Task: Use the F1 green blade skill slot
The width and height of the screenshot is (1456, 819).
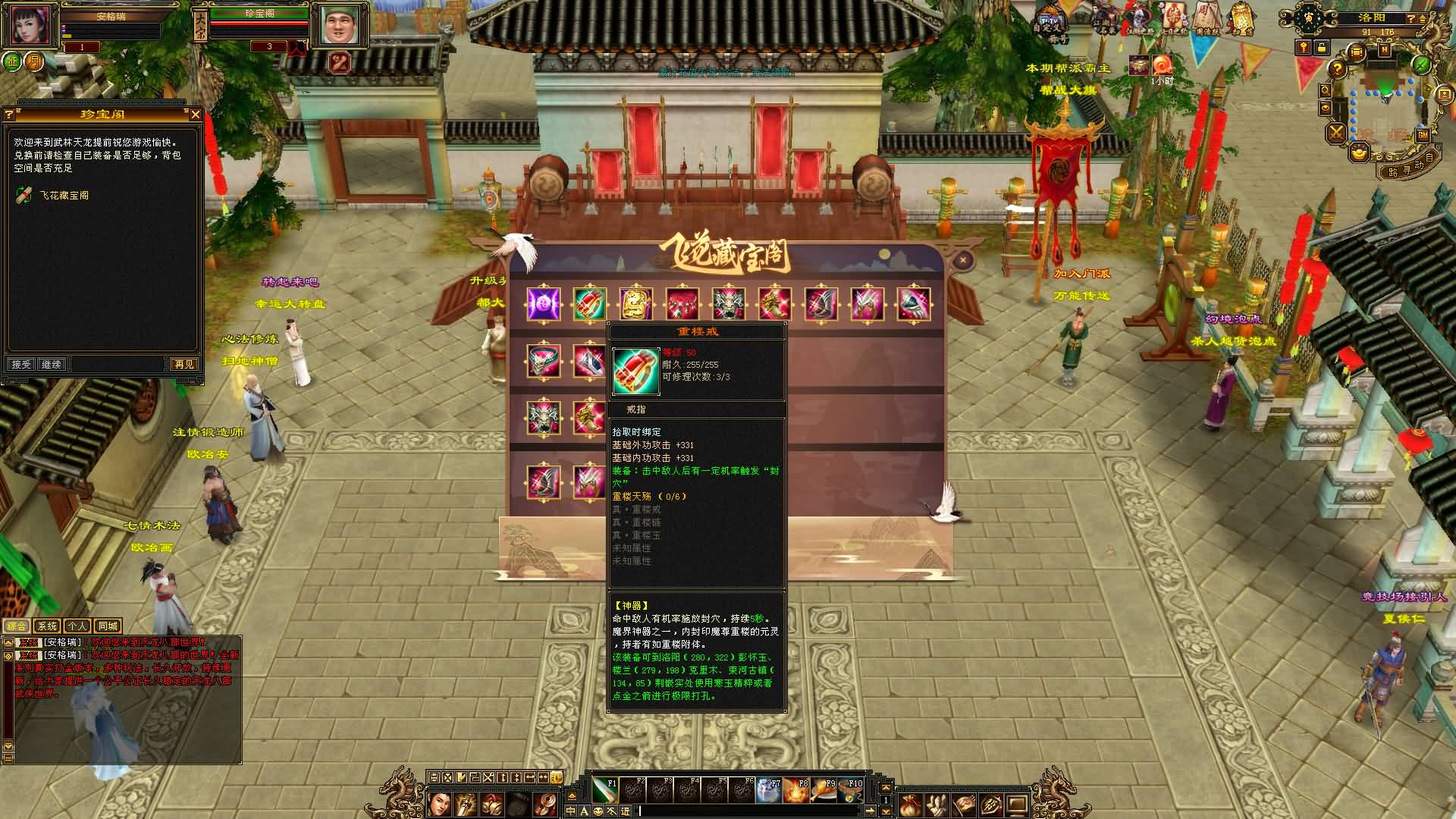Action: (x=604, y=790)
